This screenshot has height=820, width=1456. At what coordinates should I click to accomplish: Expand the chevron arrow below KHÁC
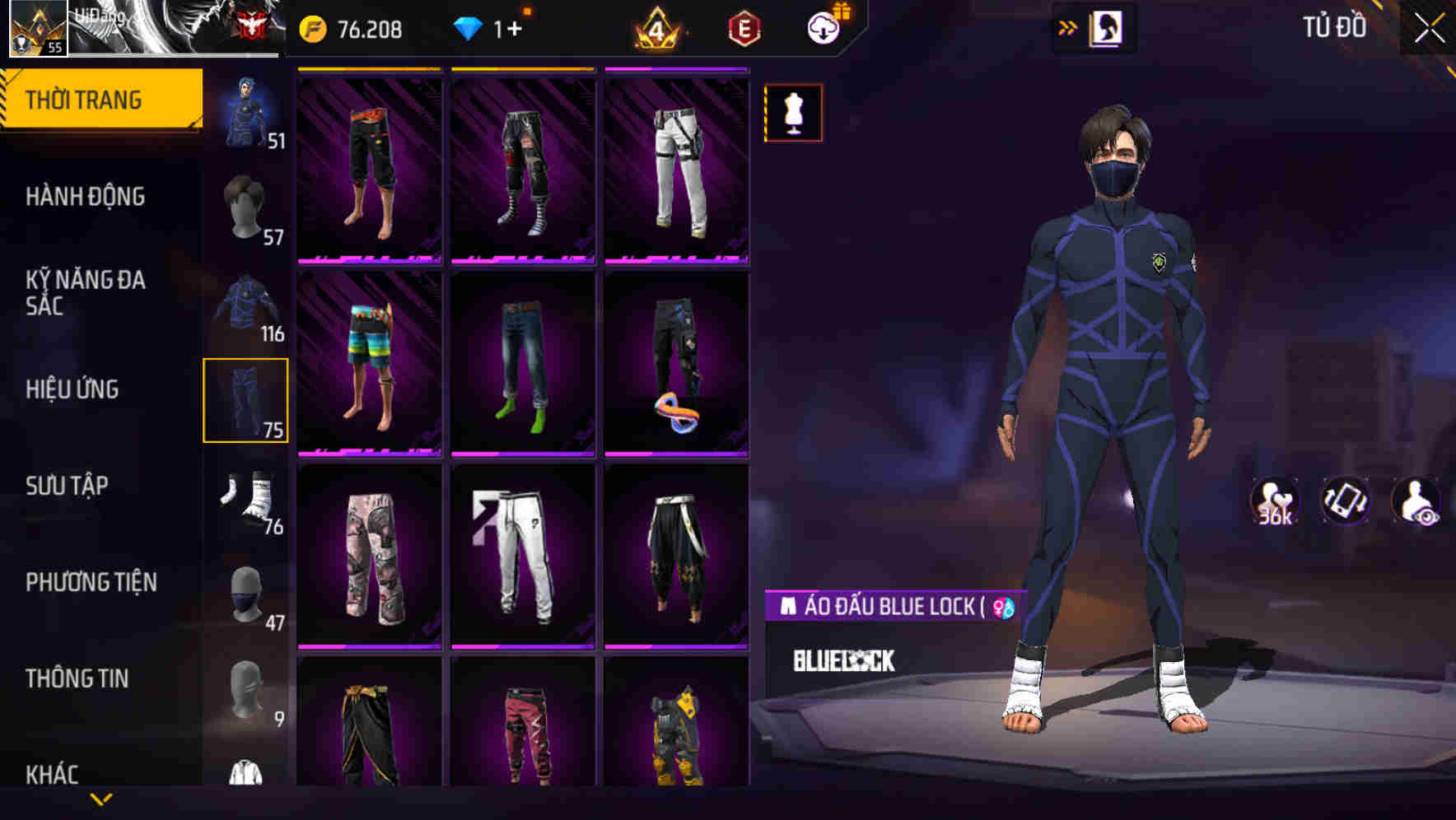tap(101, 800)
